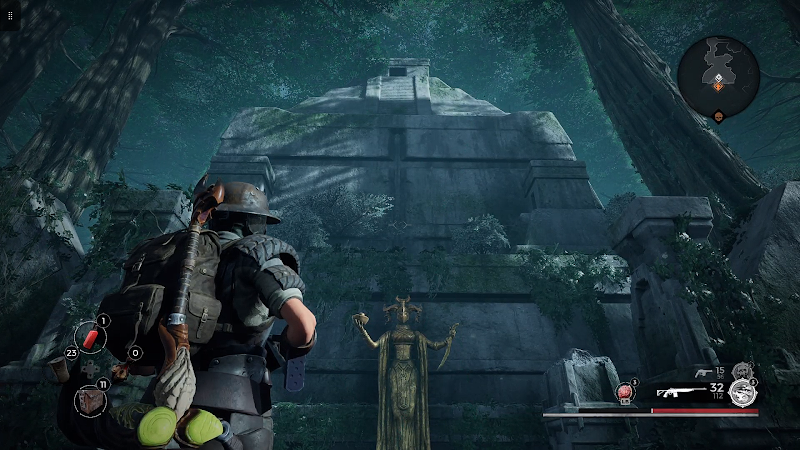
Task: Switch to the pistol sidearm icon
Action: coord(705,373)
